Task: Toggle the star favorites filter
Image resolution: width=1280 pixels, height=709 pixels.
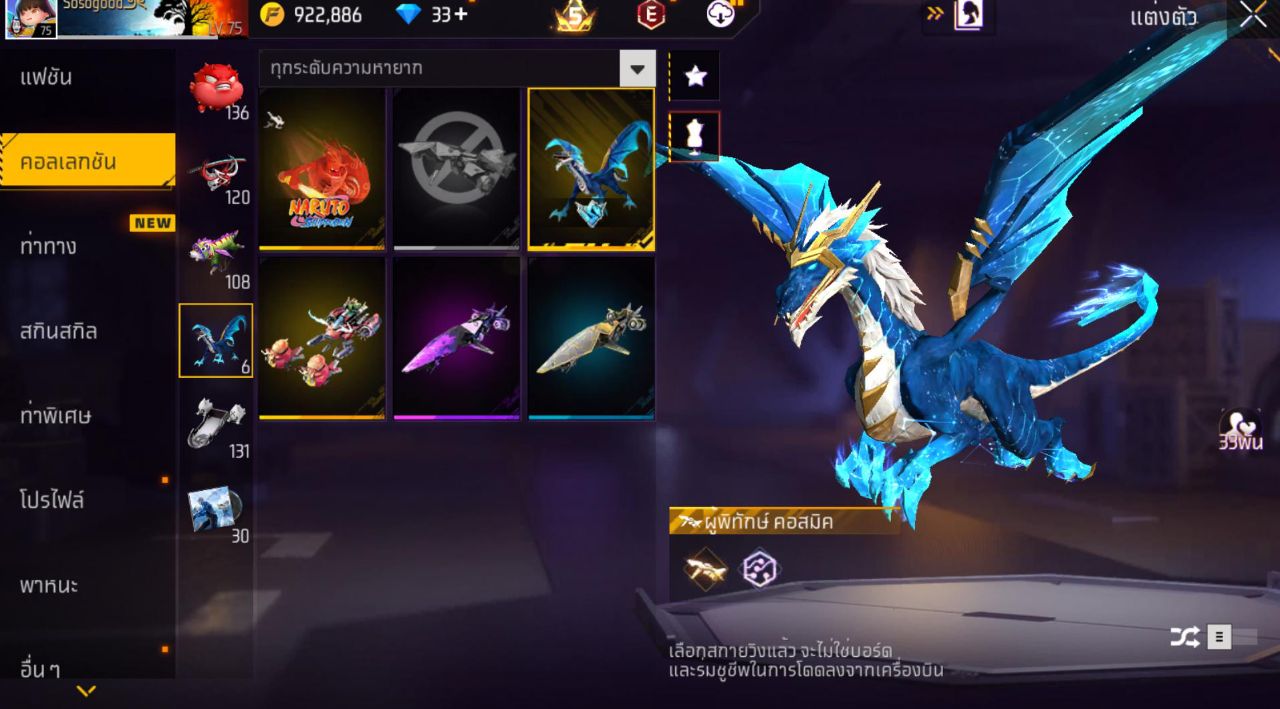Action: pos(695,76)
